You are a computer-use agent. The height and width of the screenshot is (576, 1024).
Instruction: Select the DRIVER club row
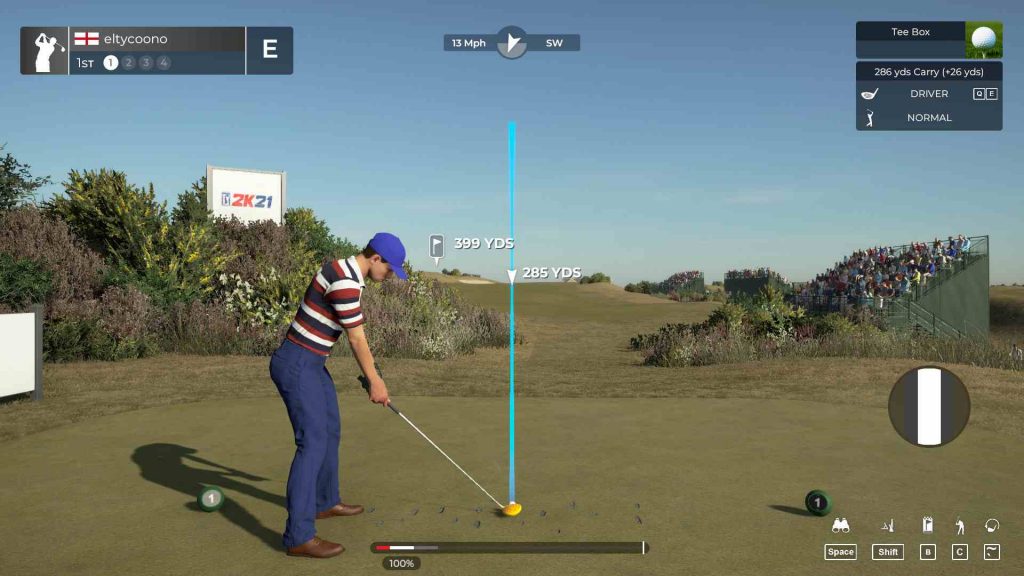[x=928, y=94]
